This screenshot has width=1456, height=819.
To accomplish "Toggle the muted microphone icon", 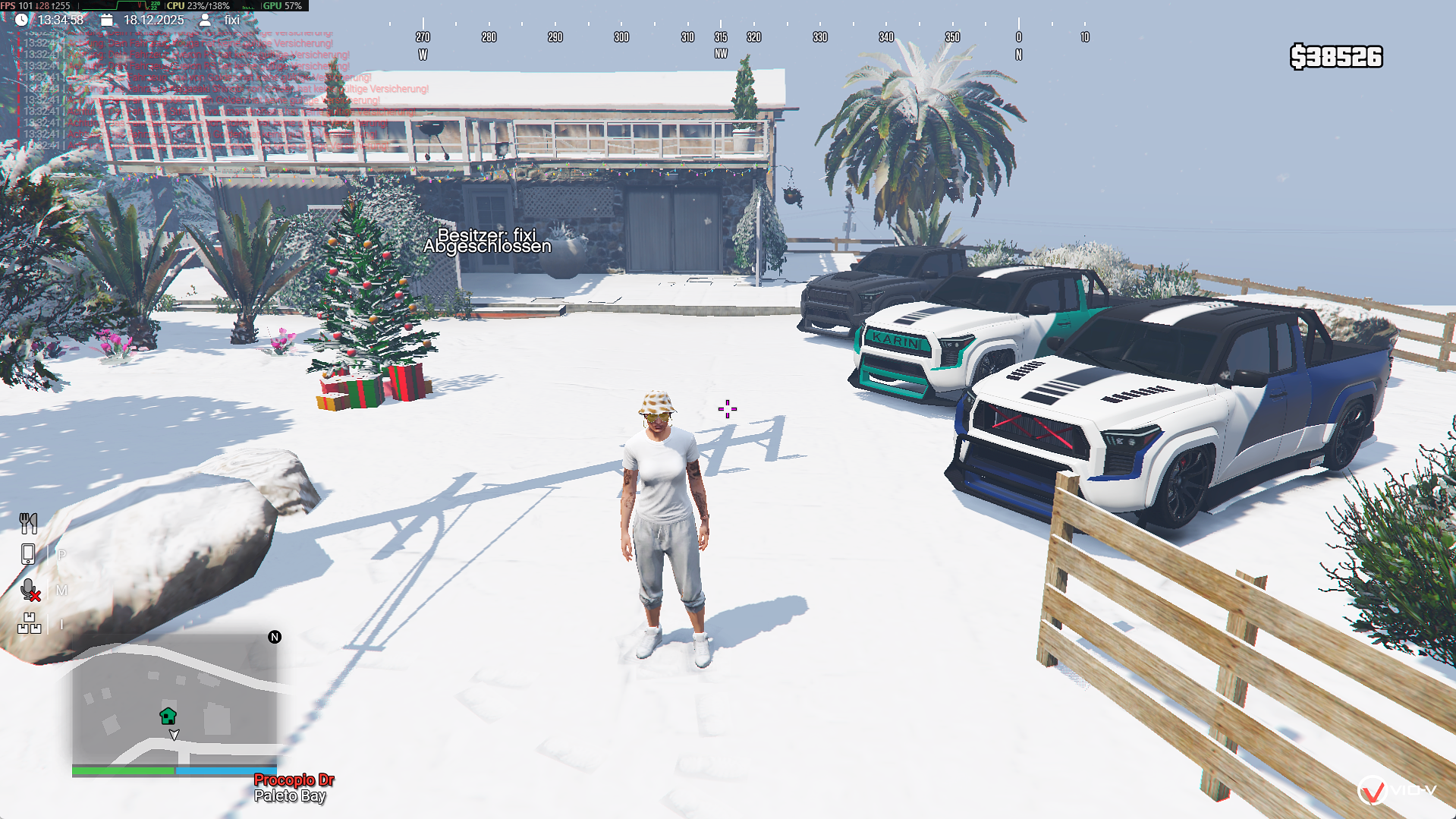I will coord(30,590).
